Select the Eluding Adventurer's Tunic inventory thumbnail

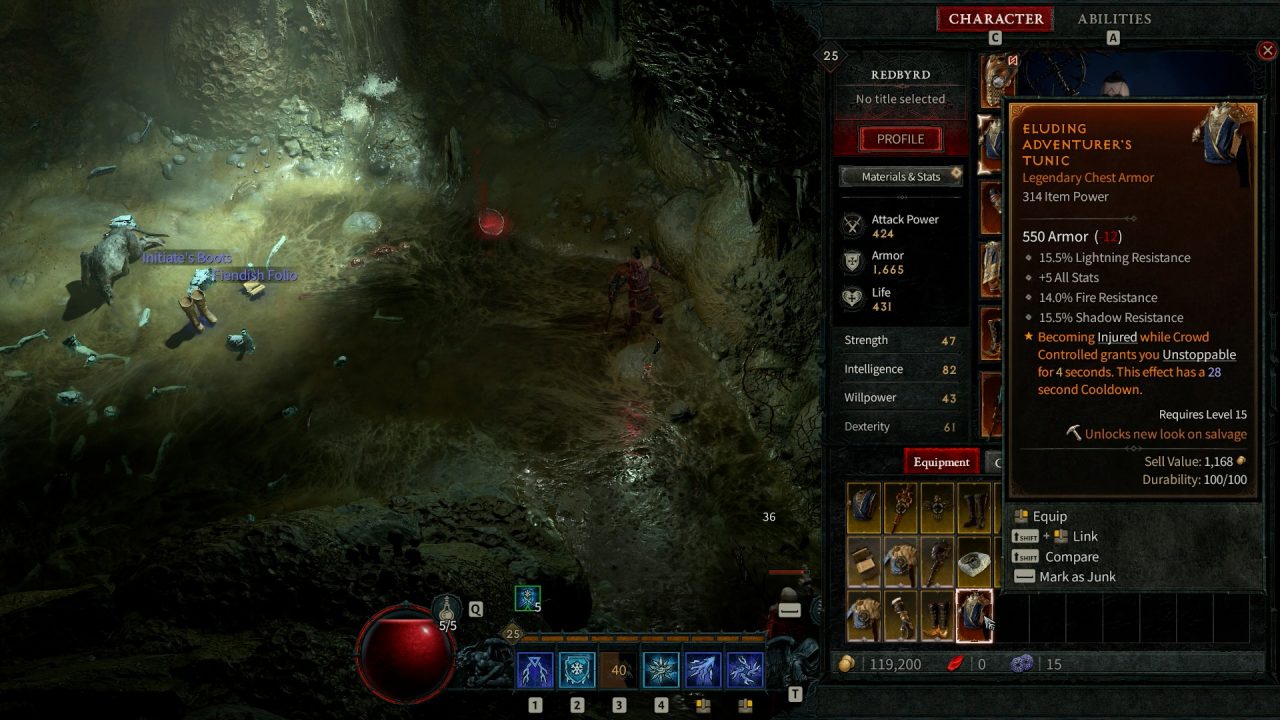click(973, 613)
